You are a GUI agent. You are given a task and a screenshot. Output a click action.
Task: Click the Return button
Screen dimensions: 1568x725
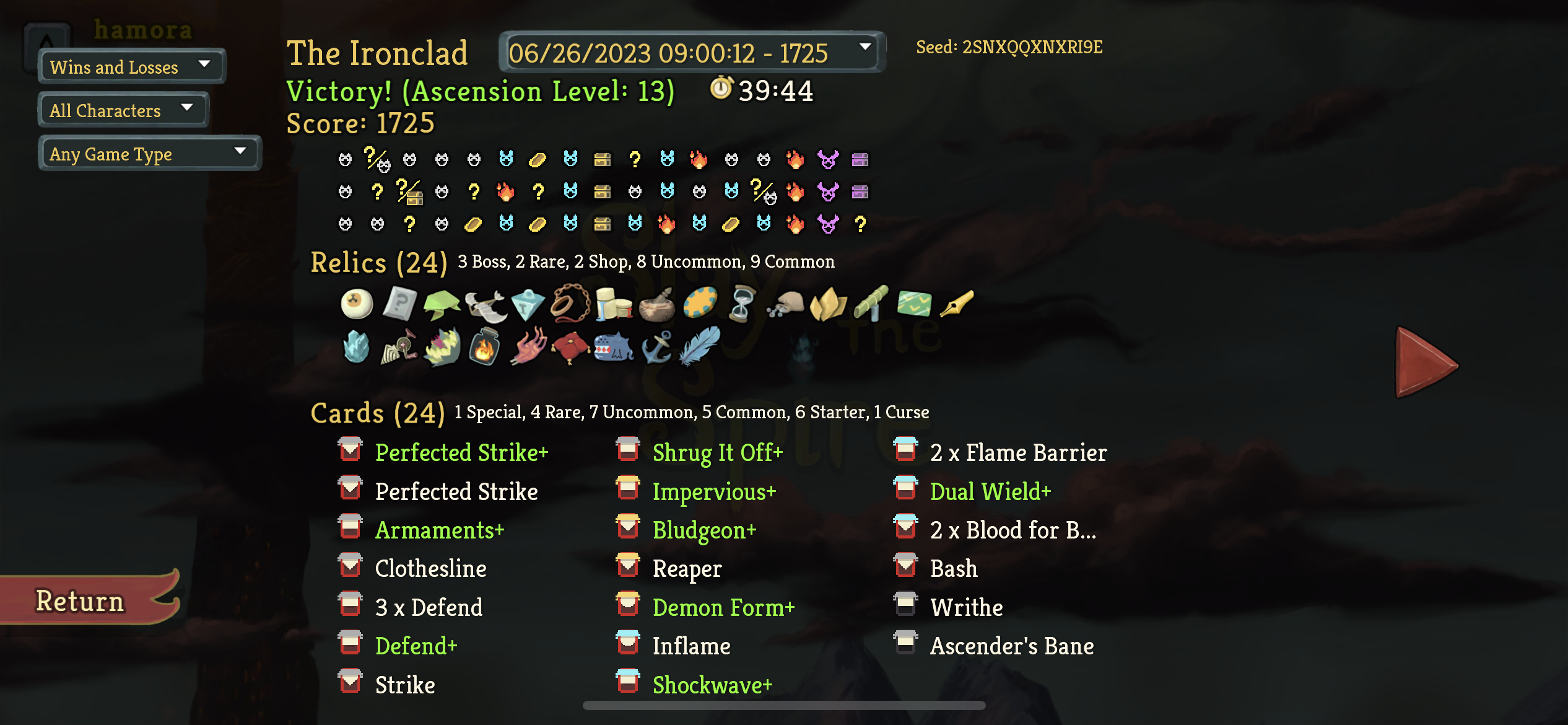point(79,600)
